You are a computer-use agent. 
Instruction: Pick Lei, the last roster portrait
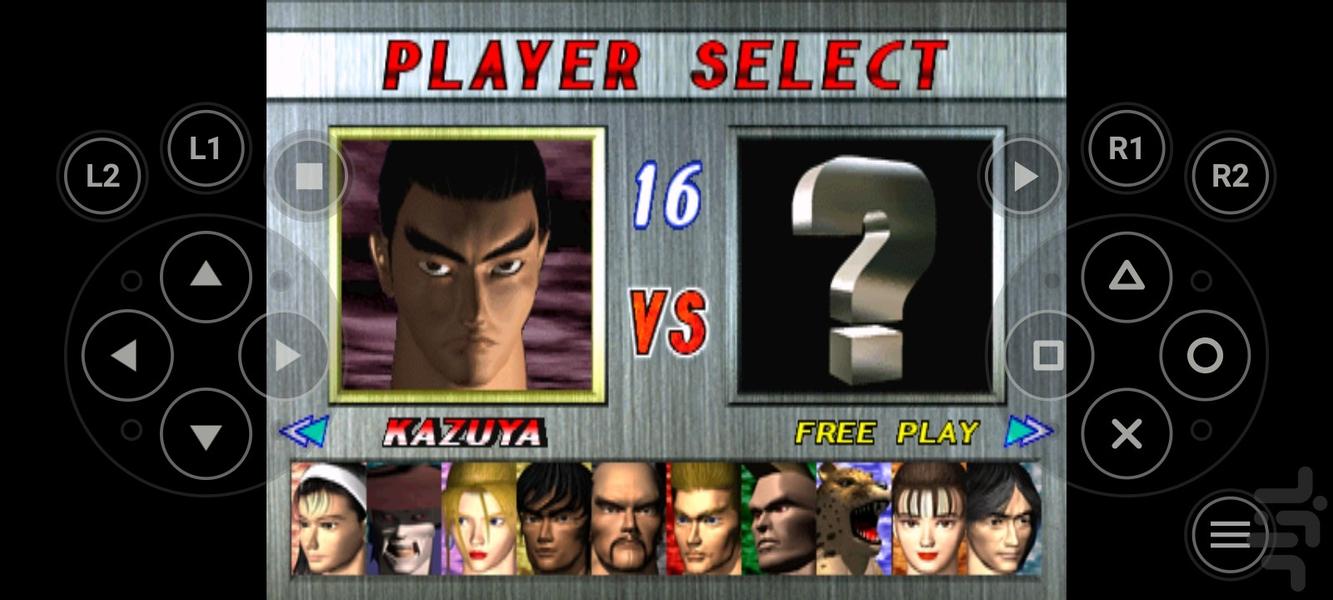point(1003,519)
